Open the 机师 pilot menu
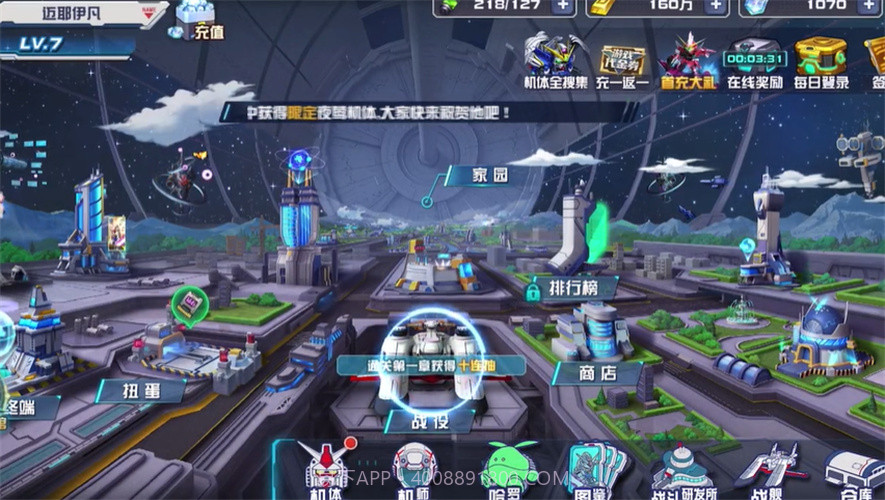 413,470
